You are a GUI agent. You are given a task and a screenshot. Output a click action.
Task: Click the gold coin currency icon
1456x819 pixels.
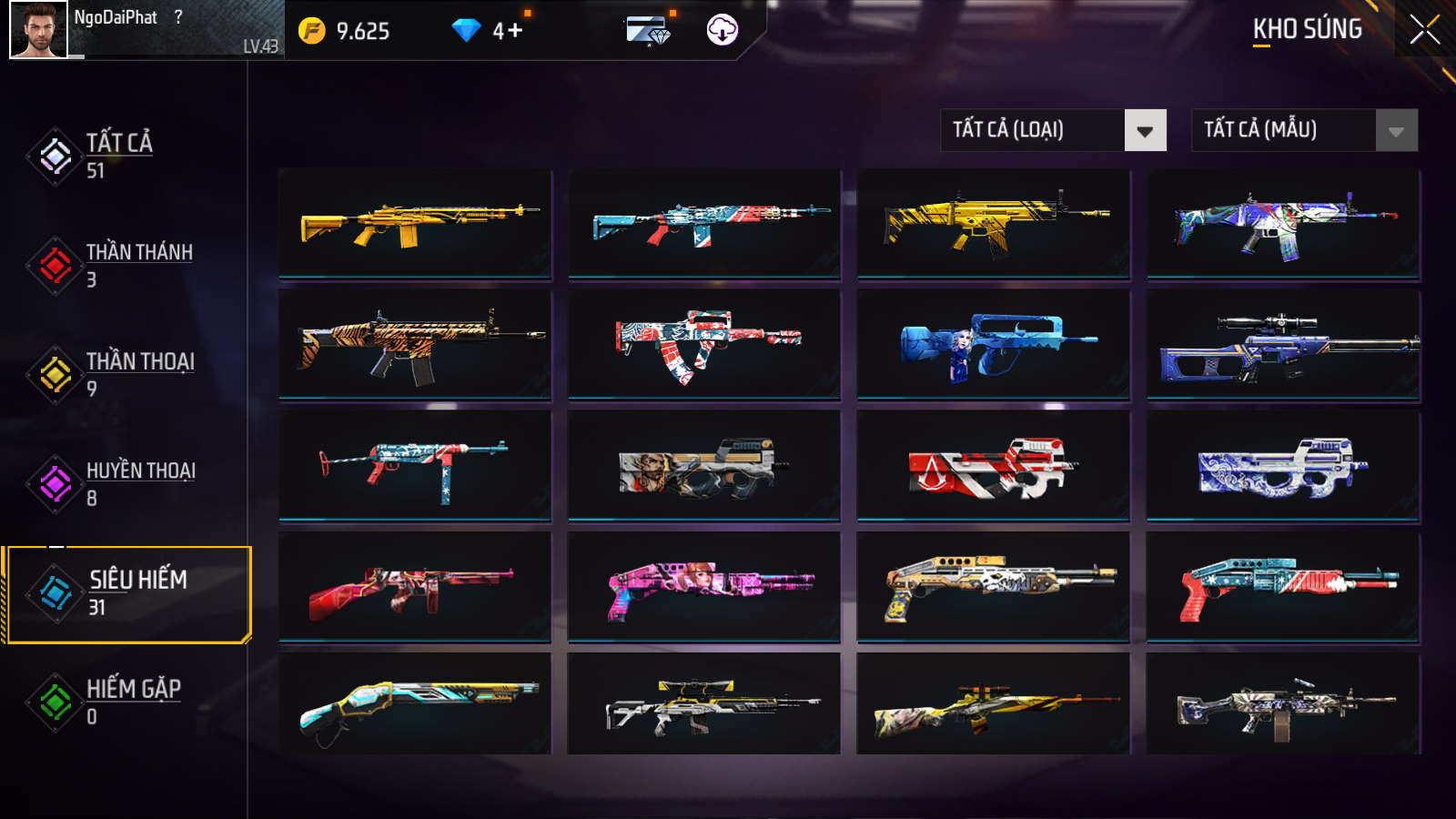[x=312, y=31]
